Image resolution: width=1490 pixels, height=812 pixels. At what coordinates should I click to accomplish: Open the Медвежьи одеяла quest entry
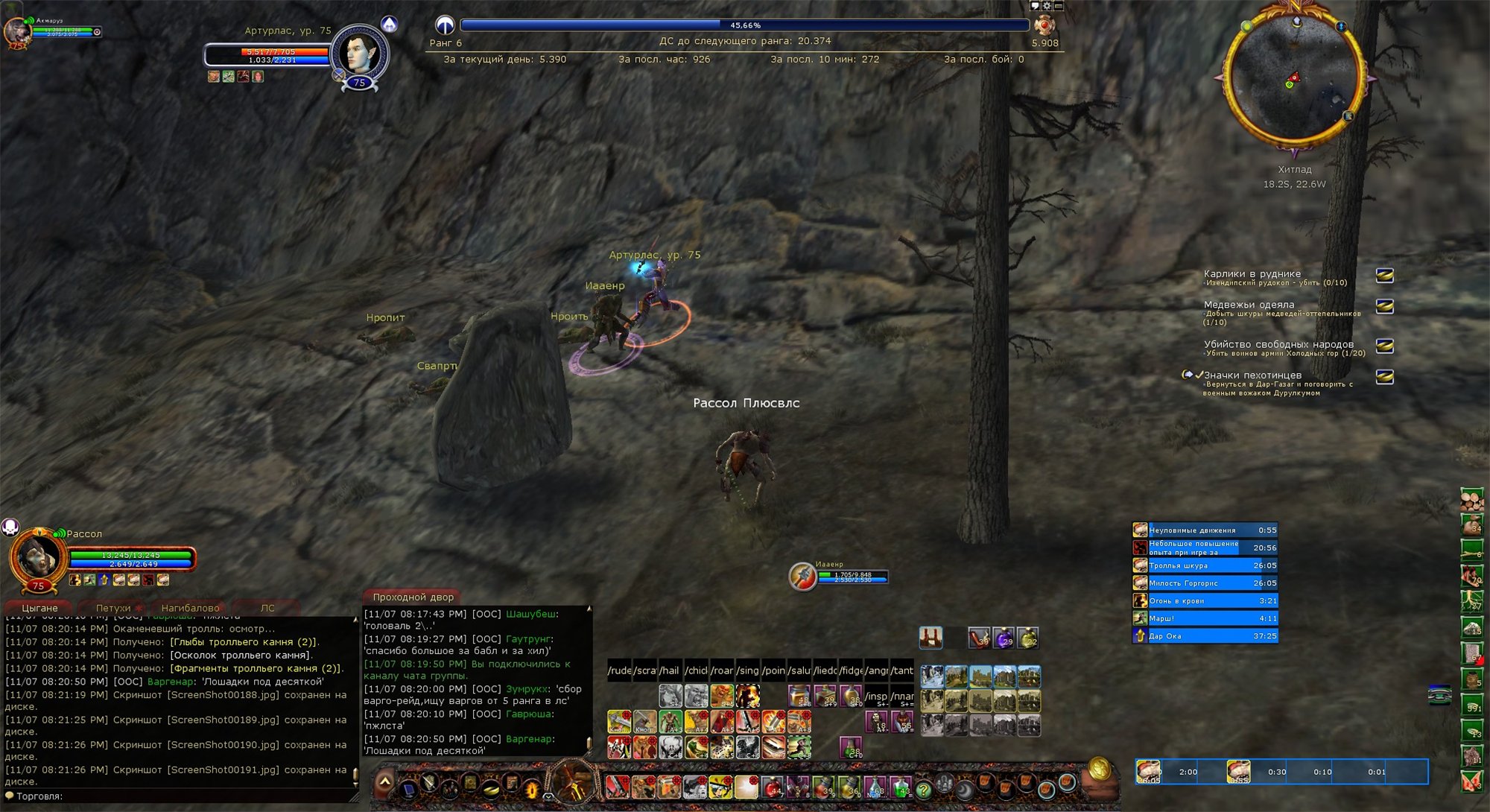(1249, 305)
